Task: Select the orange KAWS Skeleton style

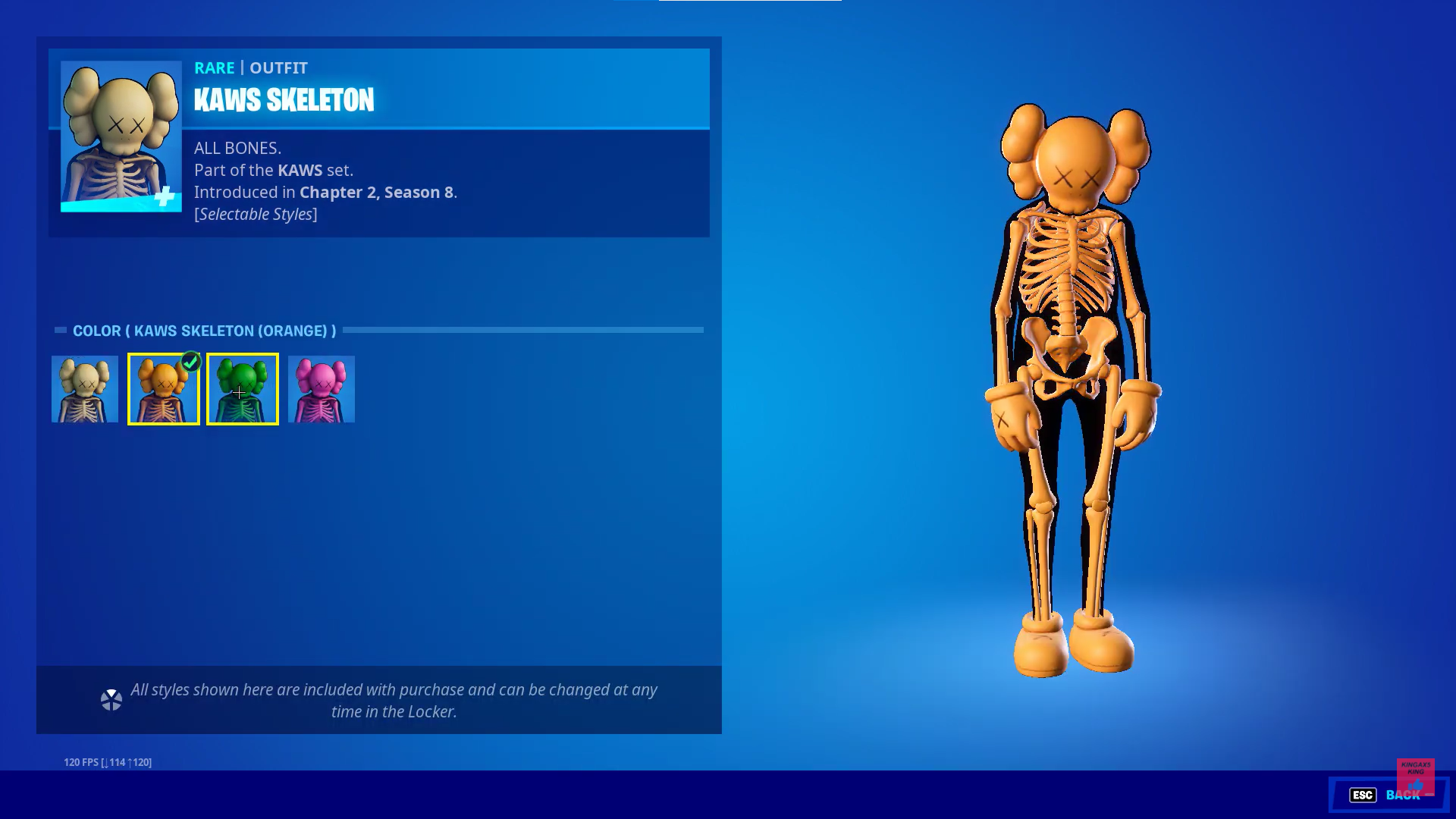Action: click(163, 389)
